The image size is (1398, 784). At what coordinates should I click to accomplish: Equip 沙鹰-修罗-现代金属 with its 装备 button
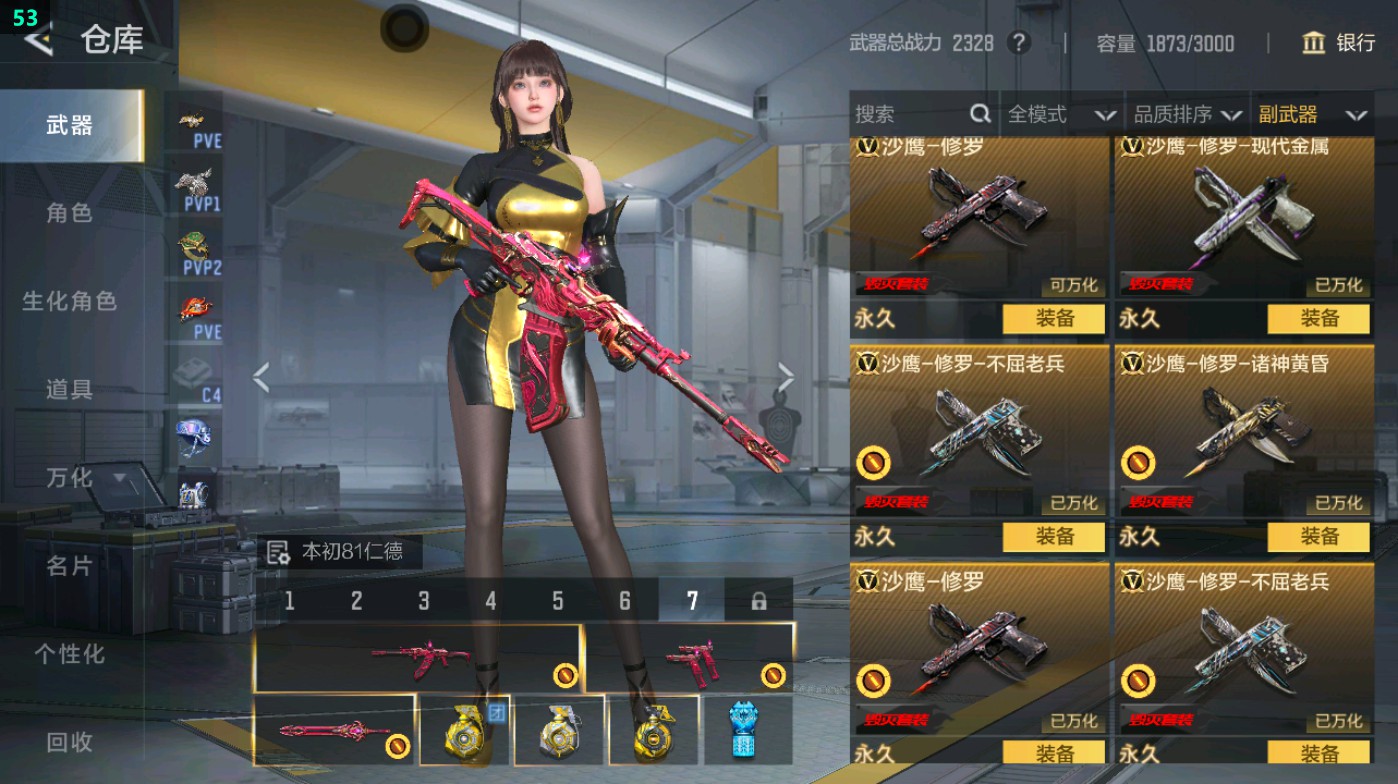coord(1319,320)
